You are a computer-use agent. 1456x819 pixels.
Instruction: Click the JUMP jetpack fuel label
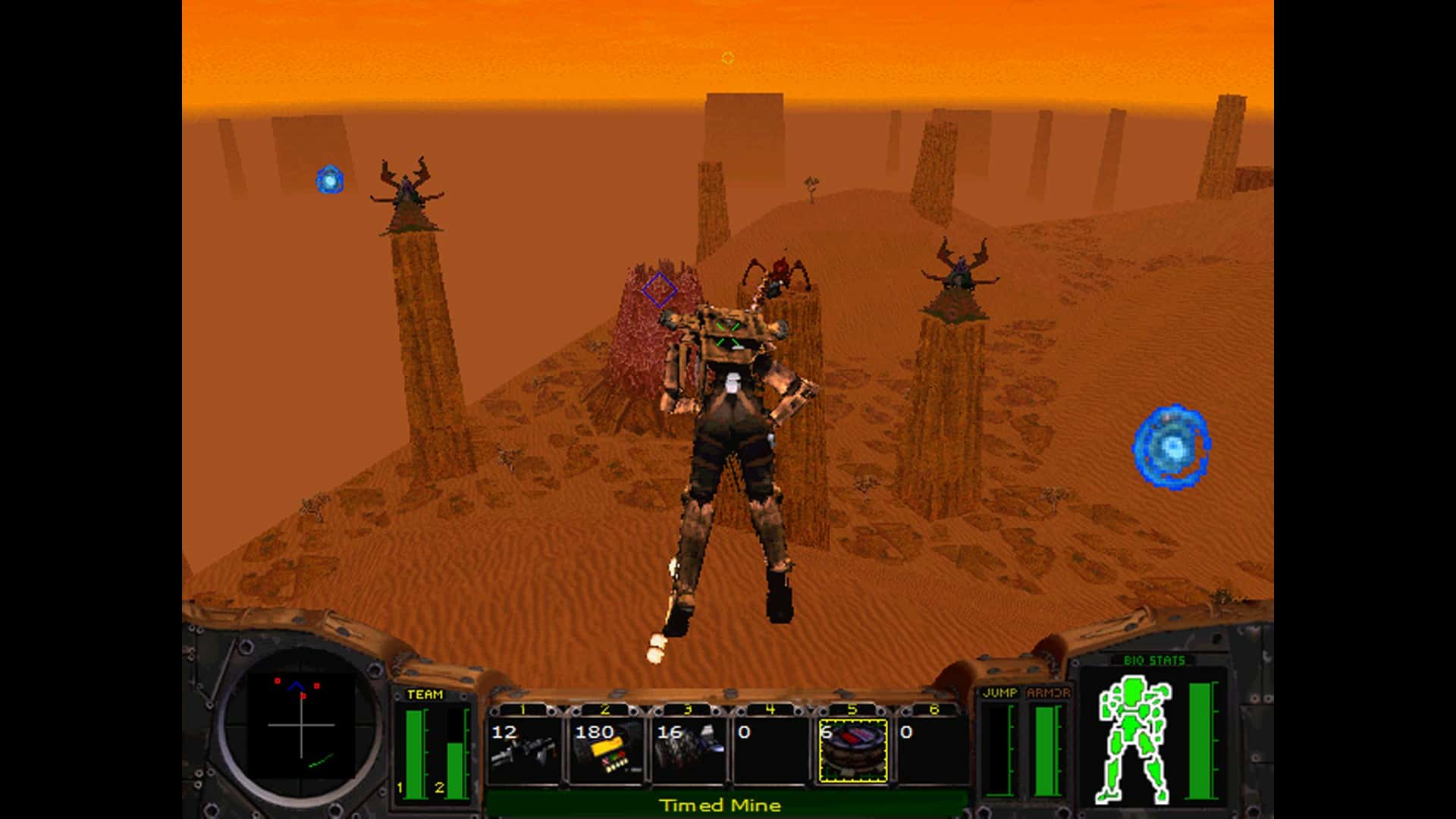(x=1000, y=692)
